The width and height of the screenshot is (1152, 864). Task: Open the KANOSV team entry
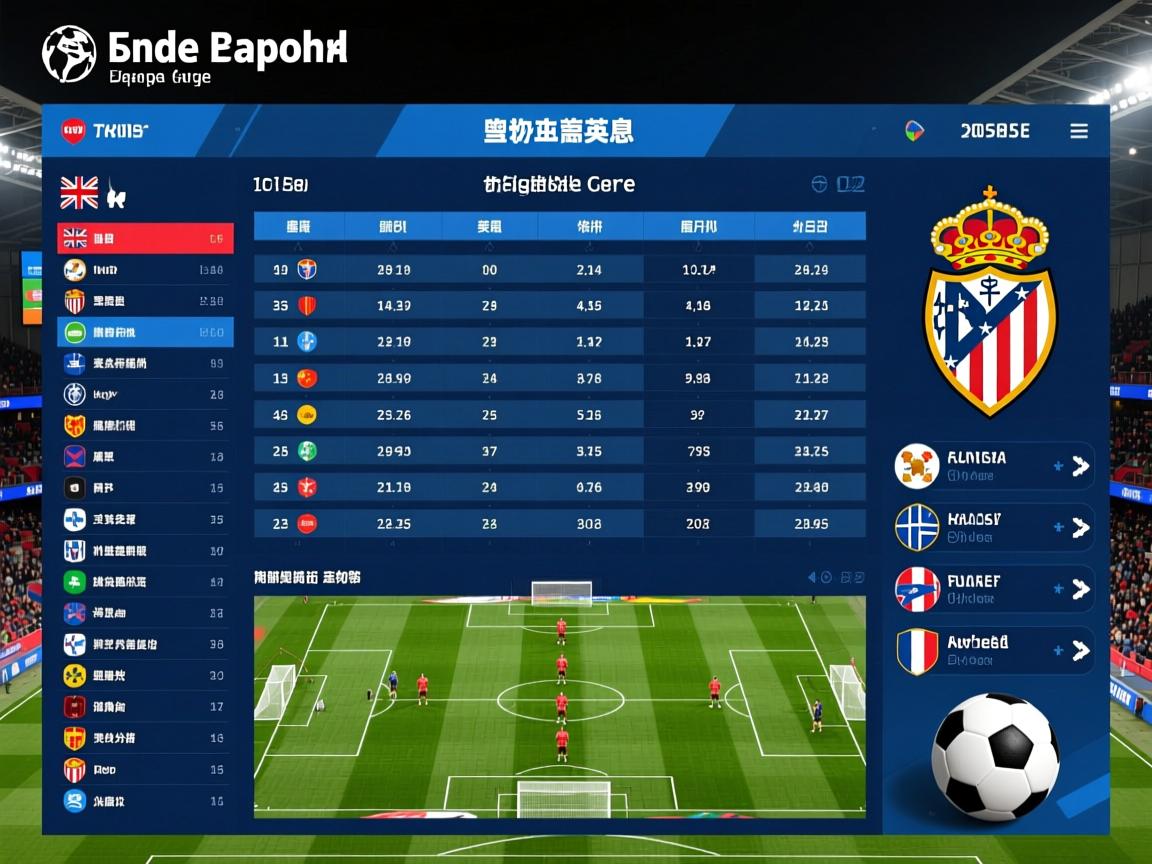point(992,528)
